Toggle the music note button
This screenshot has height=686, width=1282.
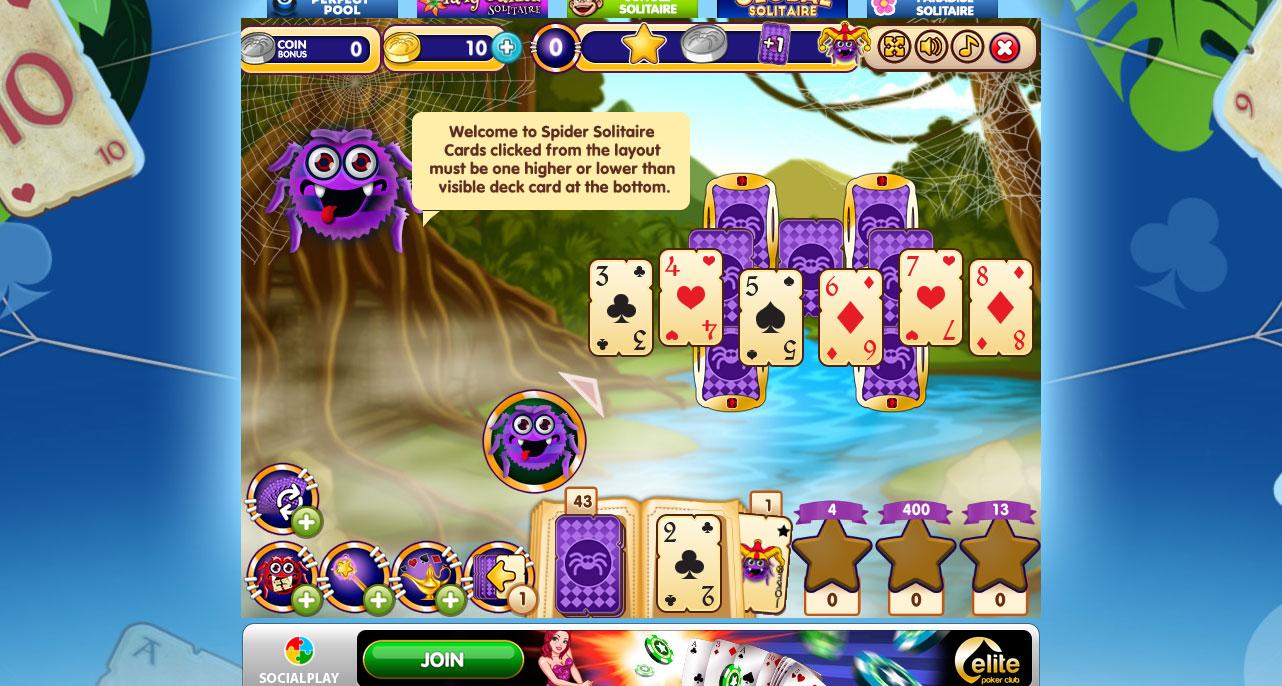pos(967,47)
